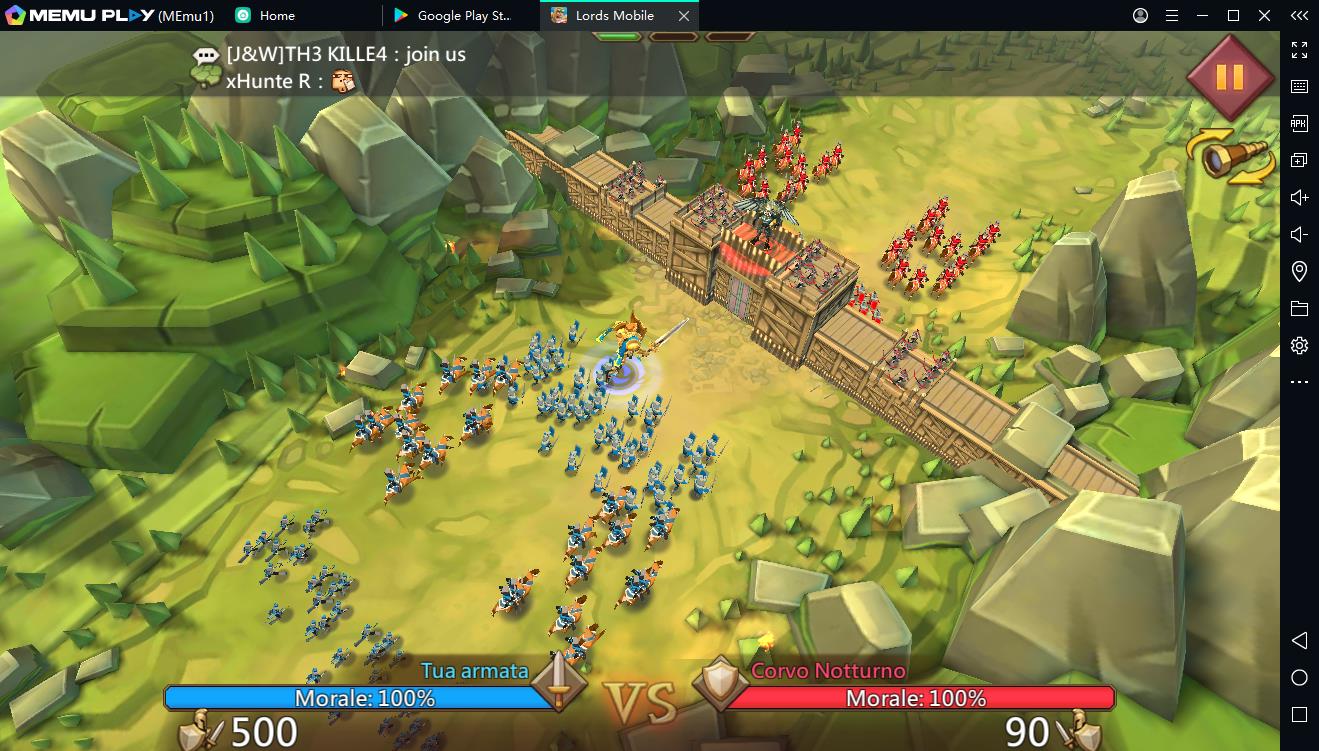The image size is (1319, 751).
Task: Increase volume with the volume-up icon
Action: (x=1300, y=196)
